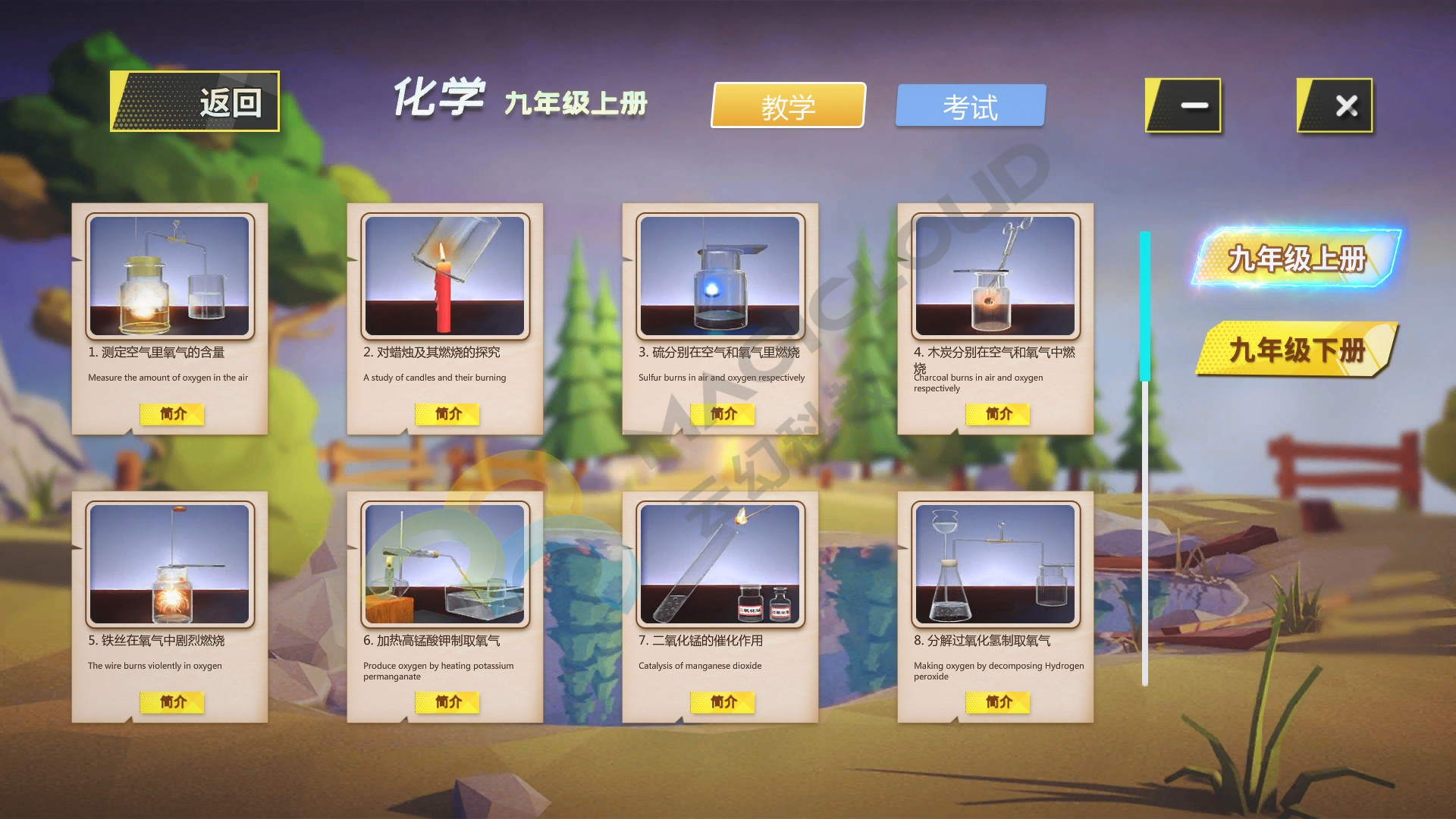The image size is (1456, 819).
Task: Open 简介 for sulfur burning experiment
Action: pyautogui.click(x=722, y=414)
